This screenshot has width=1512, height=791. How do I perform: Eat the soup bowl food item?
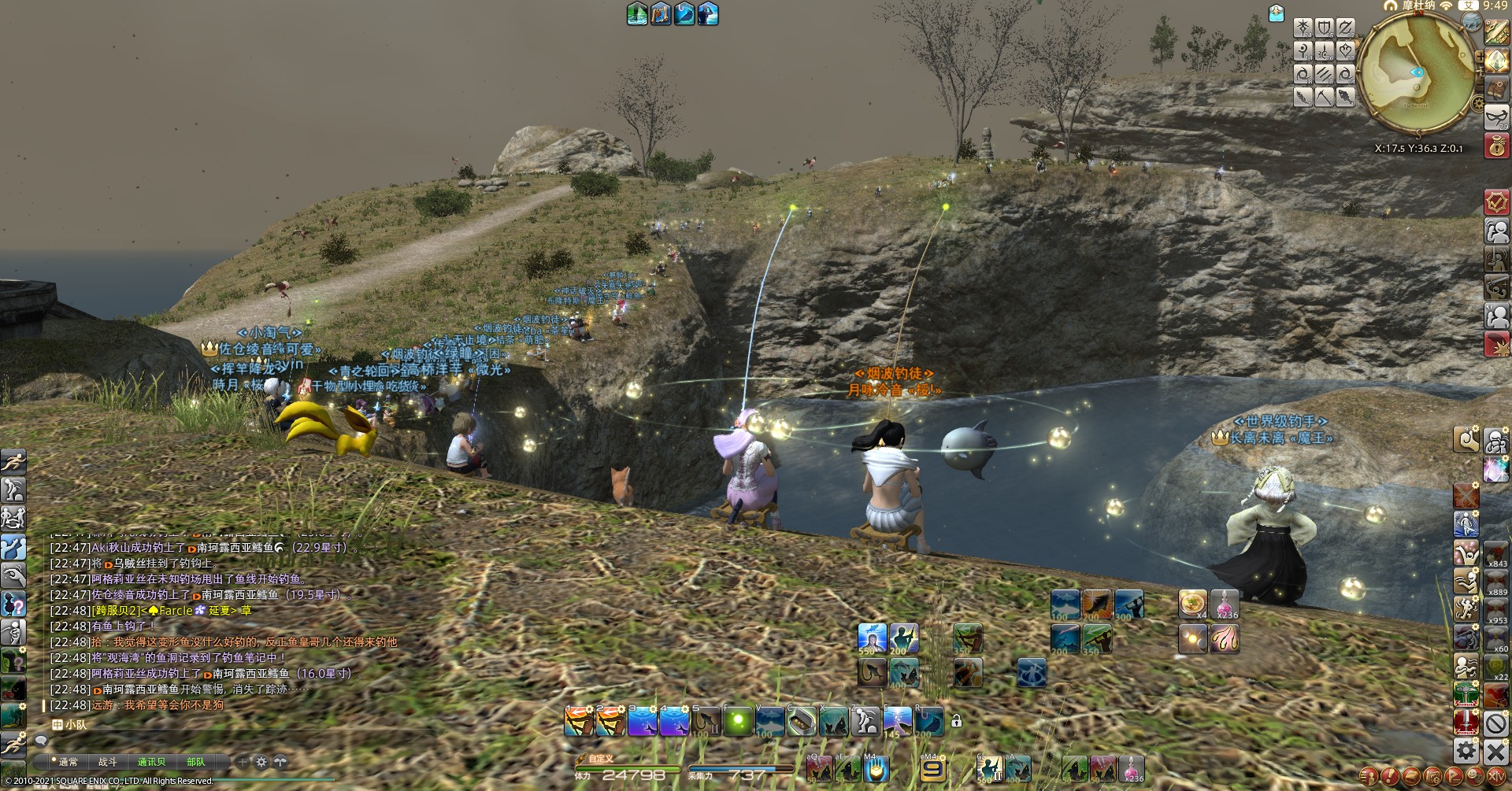[1193, 604]
